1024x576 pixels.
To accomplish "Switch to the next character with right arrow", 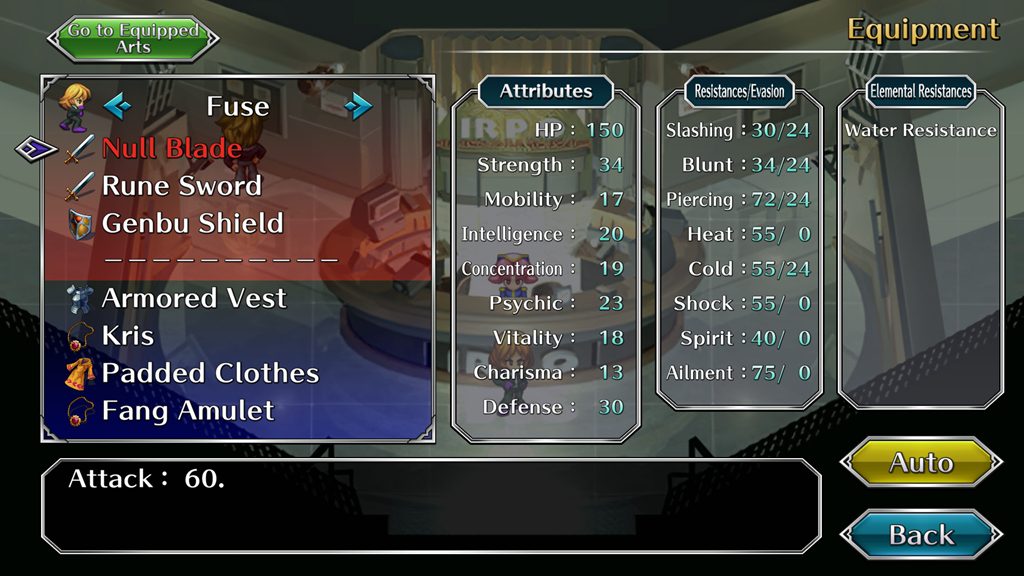I will click(x=358, y=105).
